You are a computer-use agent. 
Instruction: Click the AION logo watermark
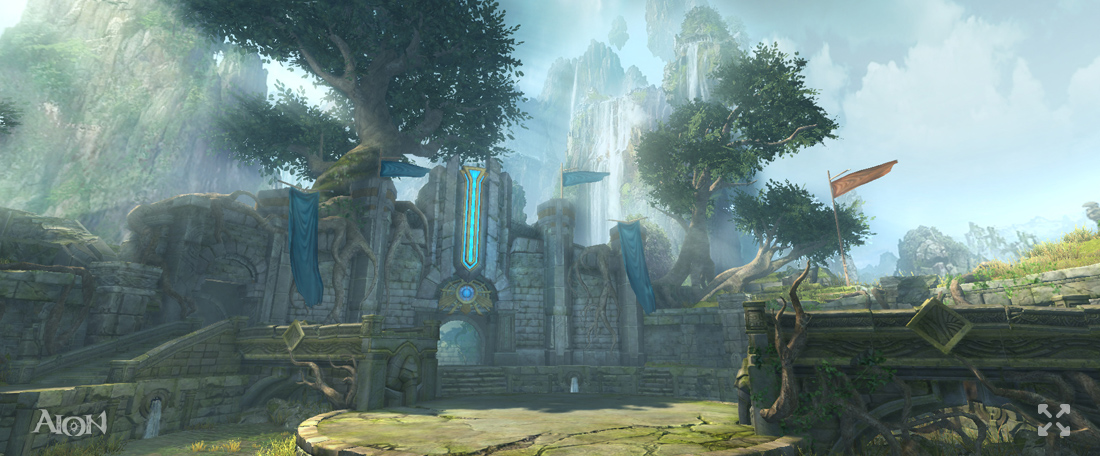tap(69, 422)
